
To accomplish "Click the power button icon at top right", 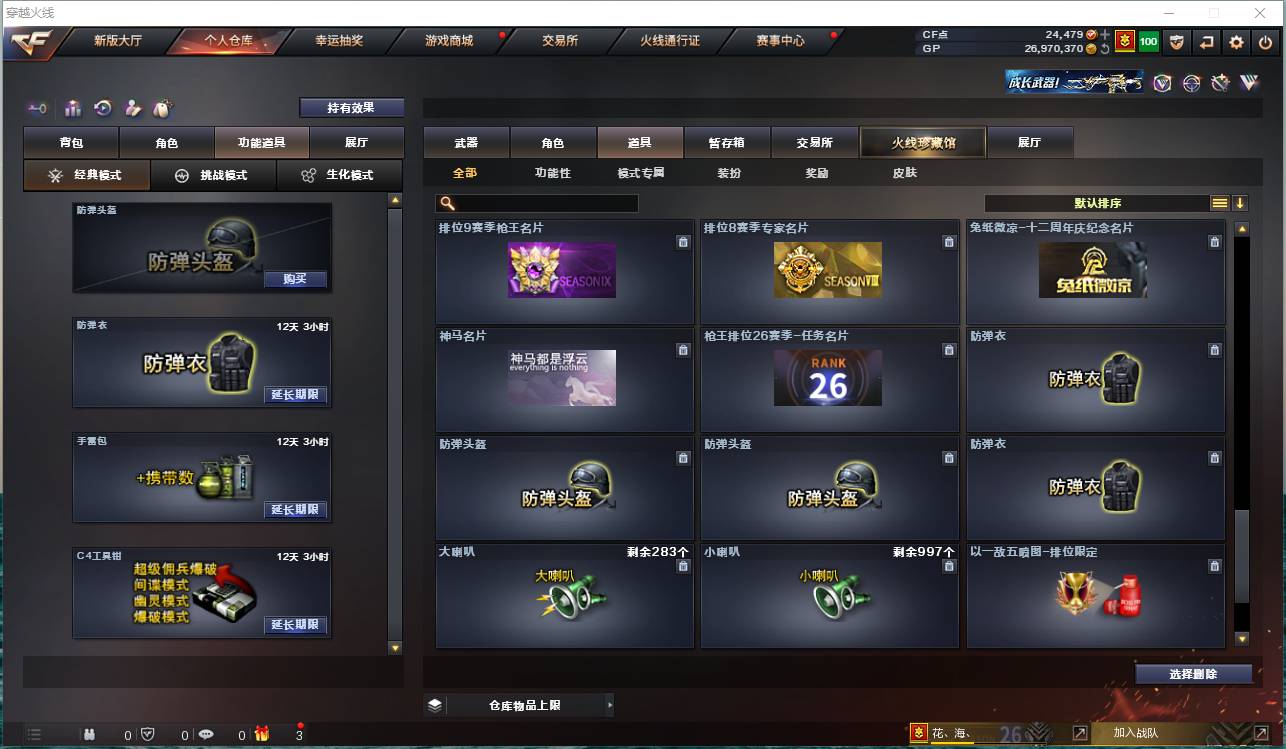I will click(x=1266, y=43).
